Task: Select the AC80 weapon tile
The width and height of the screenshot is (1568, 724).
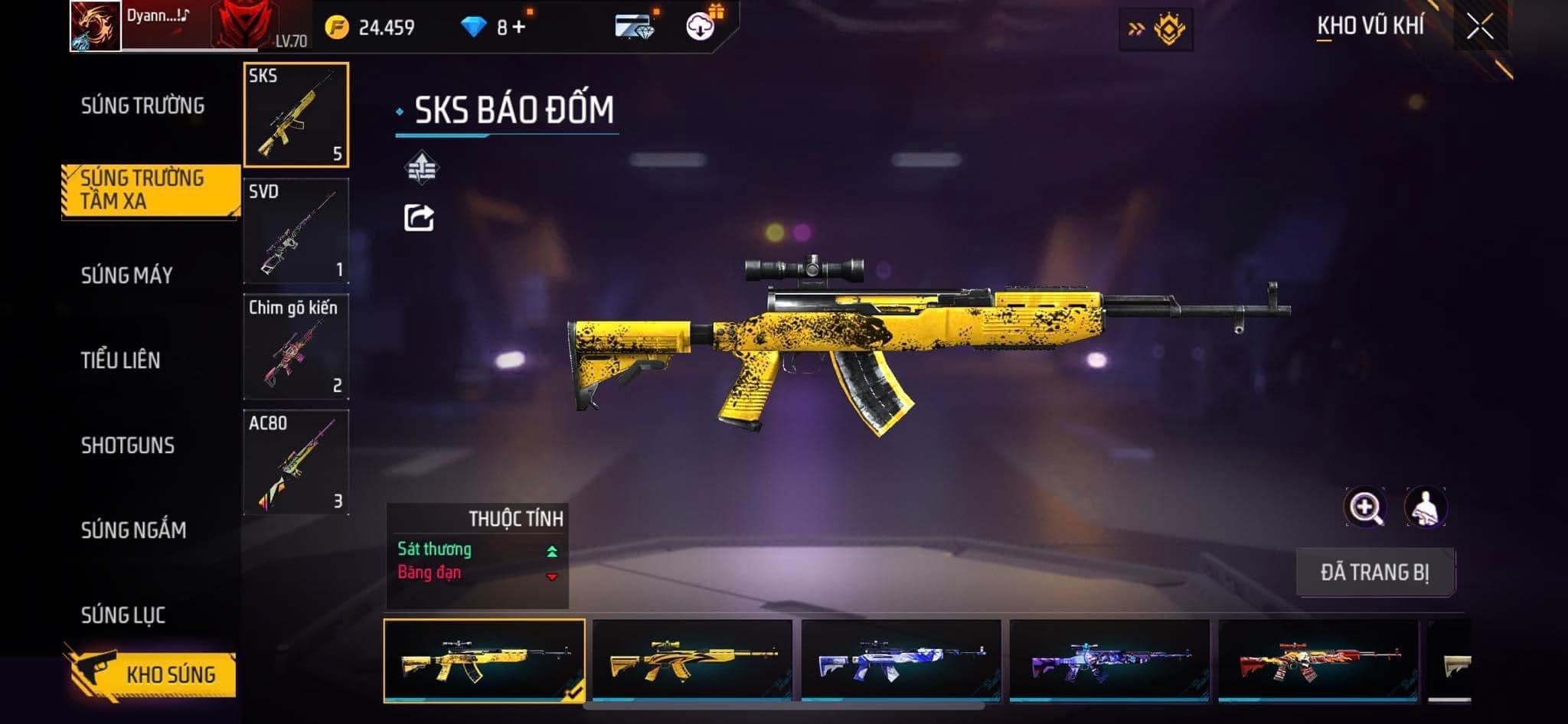Action: [x=296, y=462]
